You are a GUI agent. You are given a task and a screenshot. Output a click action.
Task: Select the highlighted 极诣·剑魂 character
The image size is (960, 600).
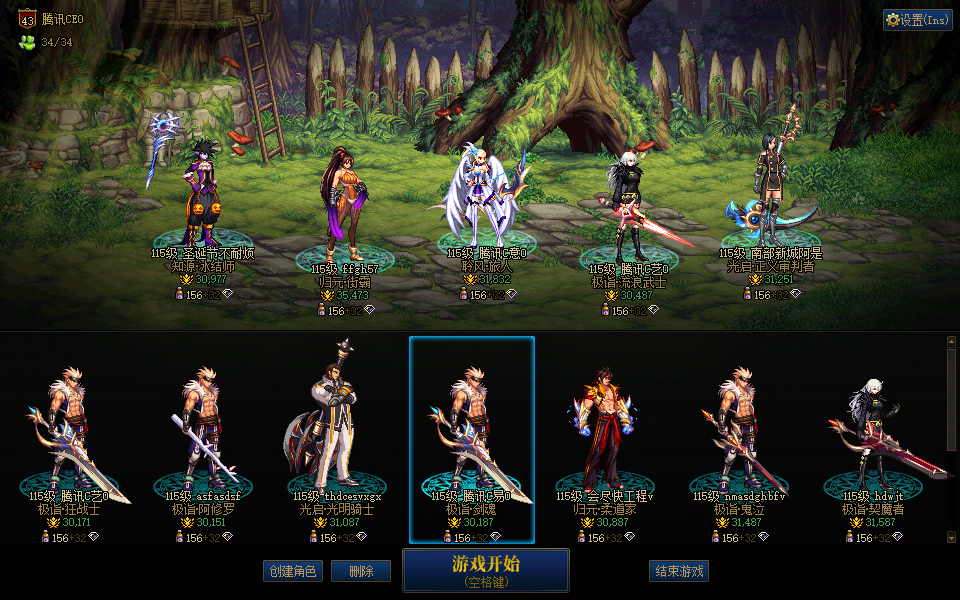point(472,440)
